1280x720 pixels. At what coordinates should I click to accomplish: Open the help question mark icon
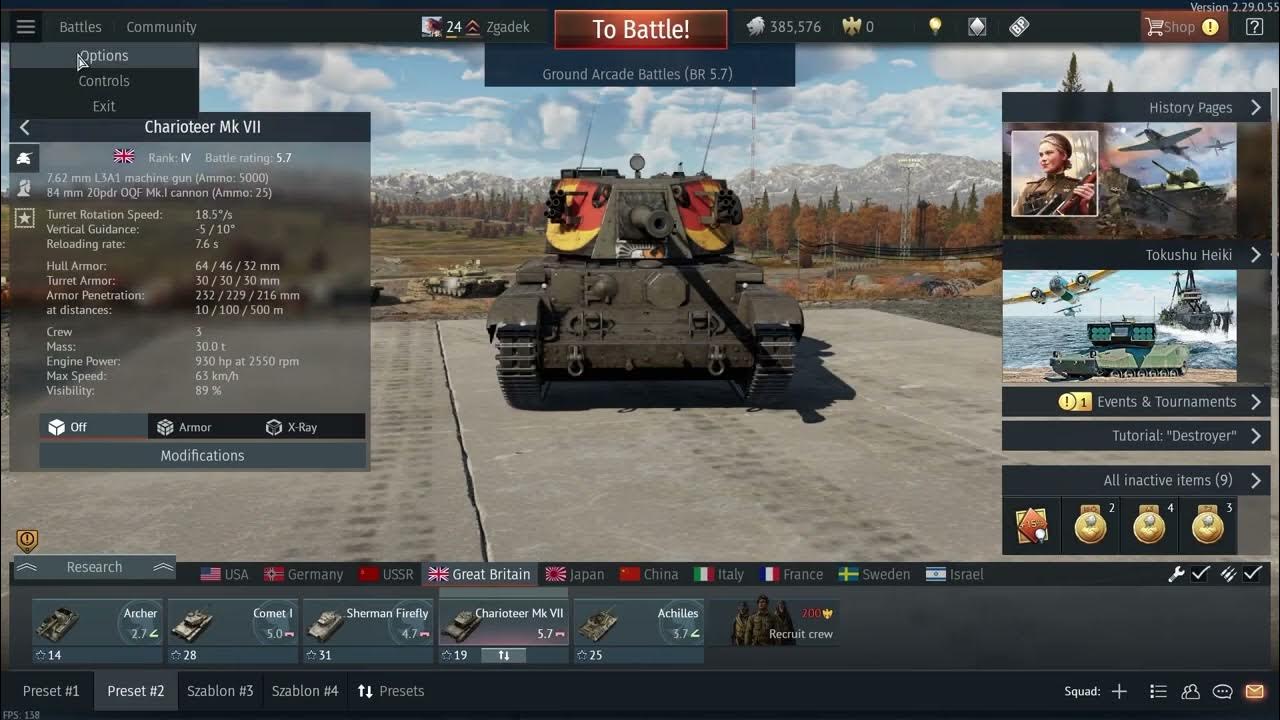pyautogui.click(x=1254, y=25)
